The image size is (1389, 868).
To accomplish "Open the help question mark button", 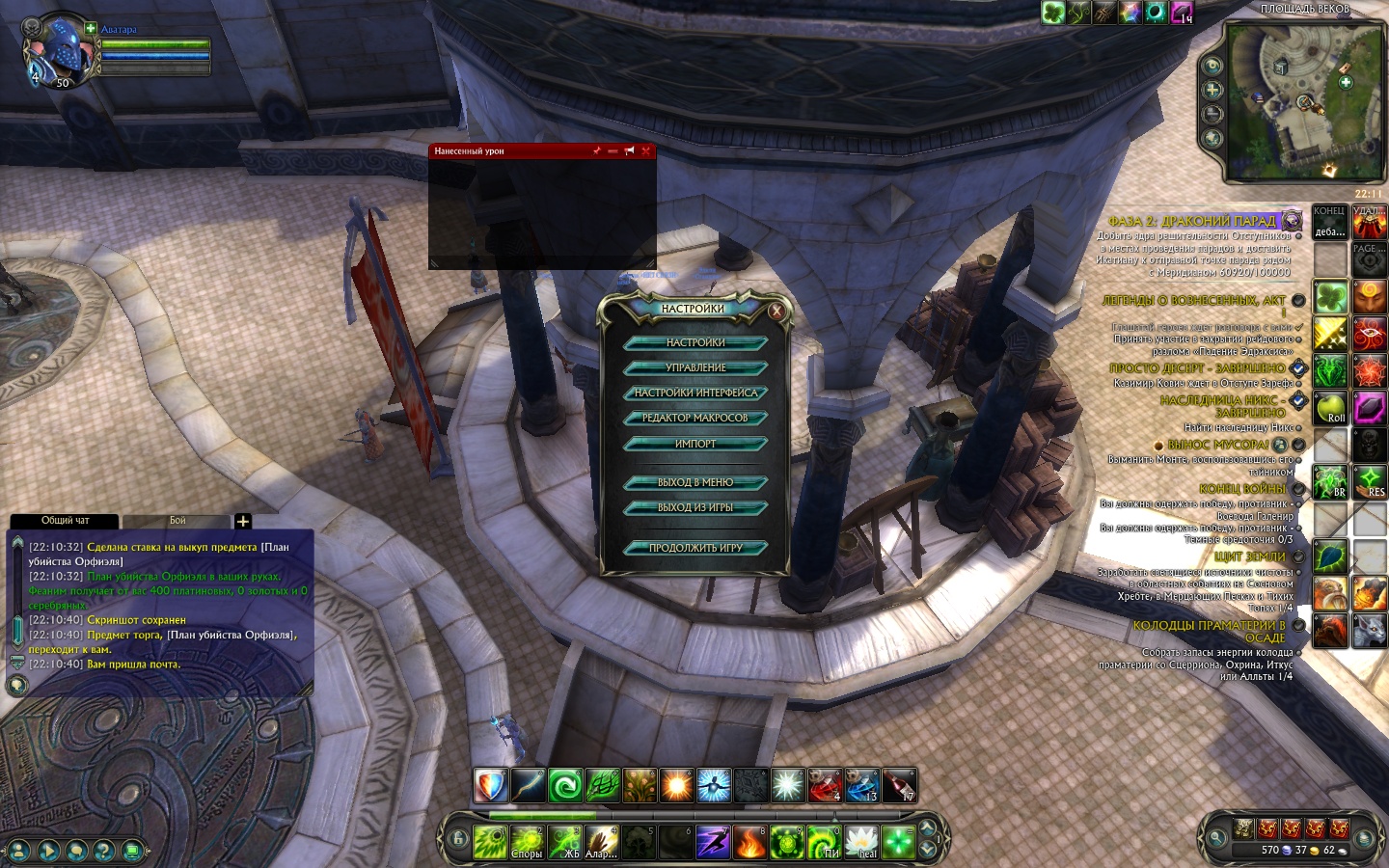I will pyautogui.click(x=104, y=851).
